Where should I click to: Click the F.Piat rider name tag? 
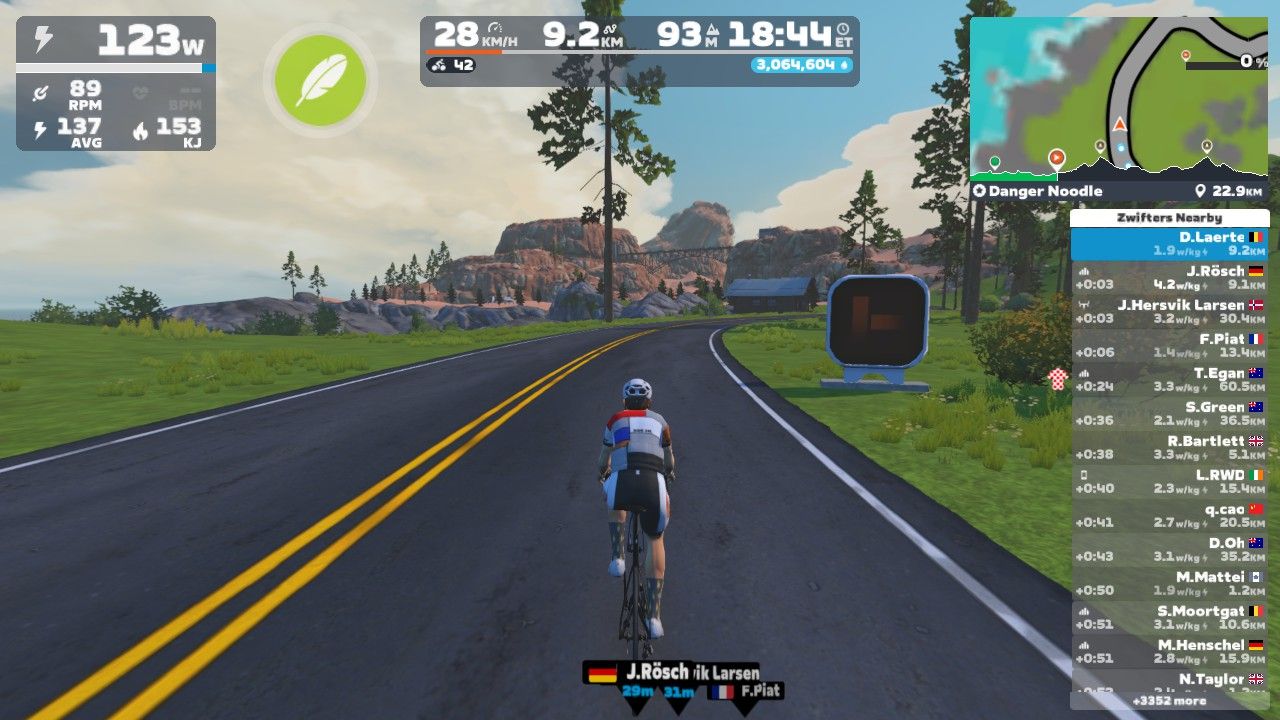coord(746,691)
